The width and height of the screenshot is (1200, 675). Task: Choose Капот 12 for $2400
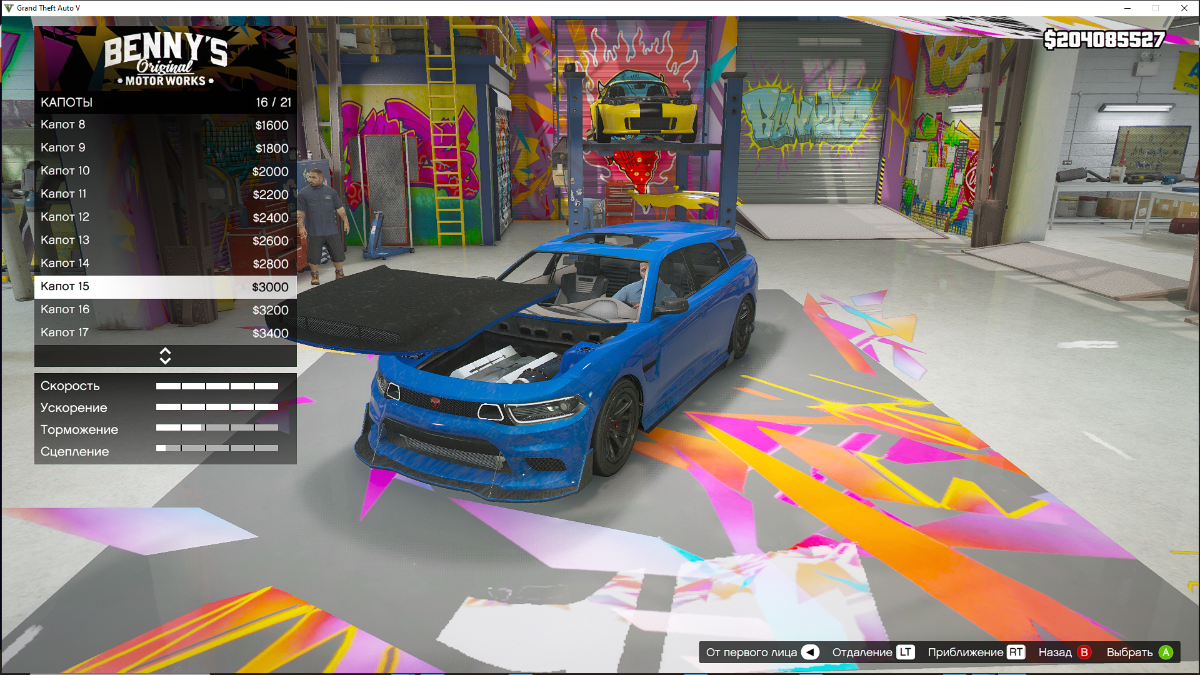pyautogui.click(x=165, y=217)
